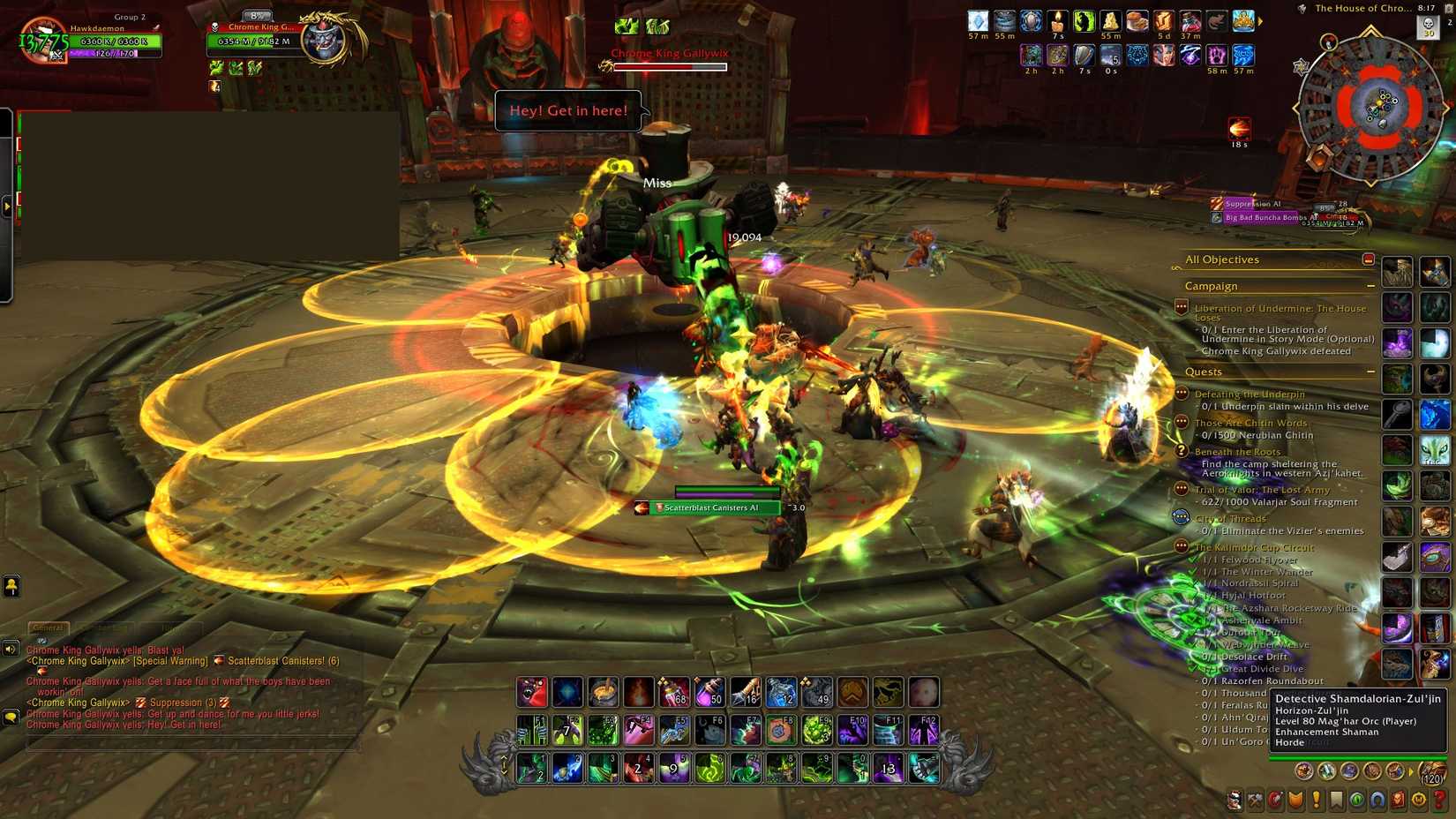Viewport: 1456px width, 819px height.
Task: Collapse the Quests section
Action: click(x=1371, y=372)
